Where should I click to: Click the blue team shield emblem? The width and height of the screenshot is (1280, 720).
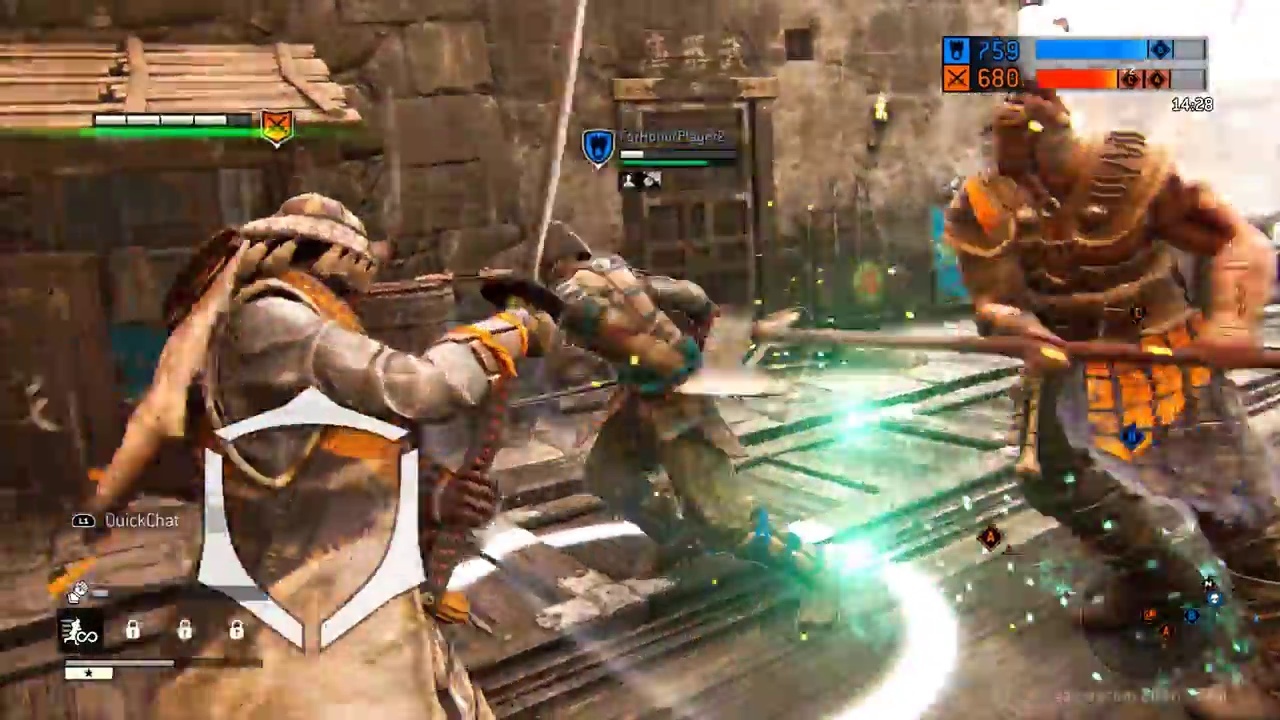[x=956, y=50]
